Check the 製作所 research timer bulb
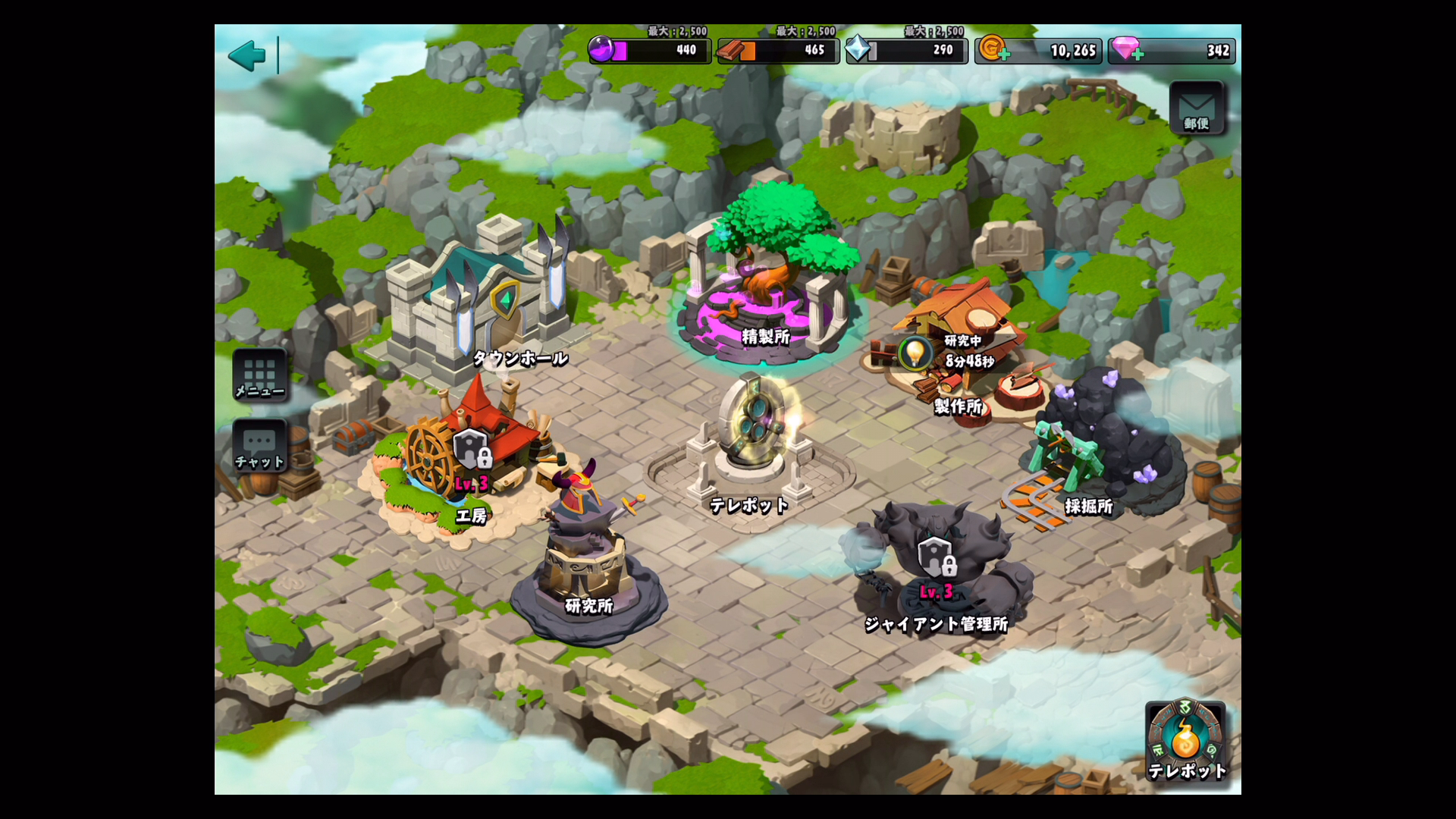 pos(915,353)
